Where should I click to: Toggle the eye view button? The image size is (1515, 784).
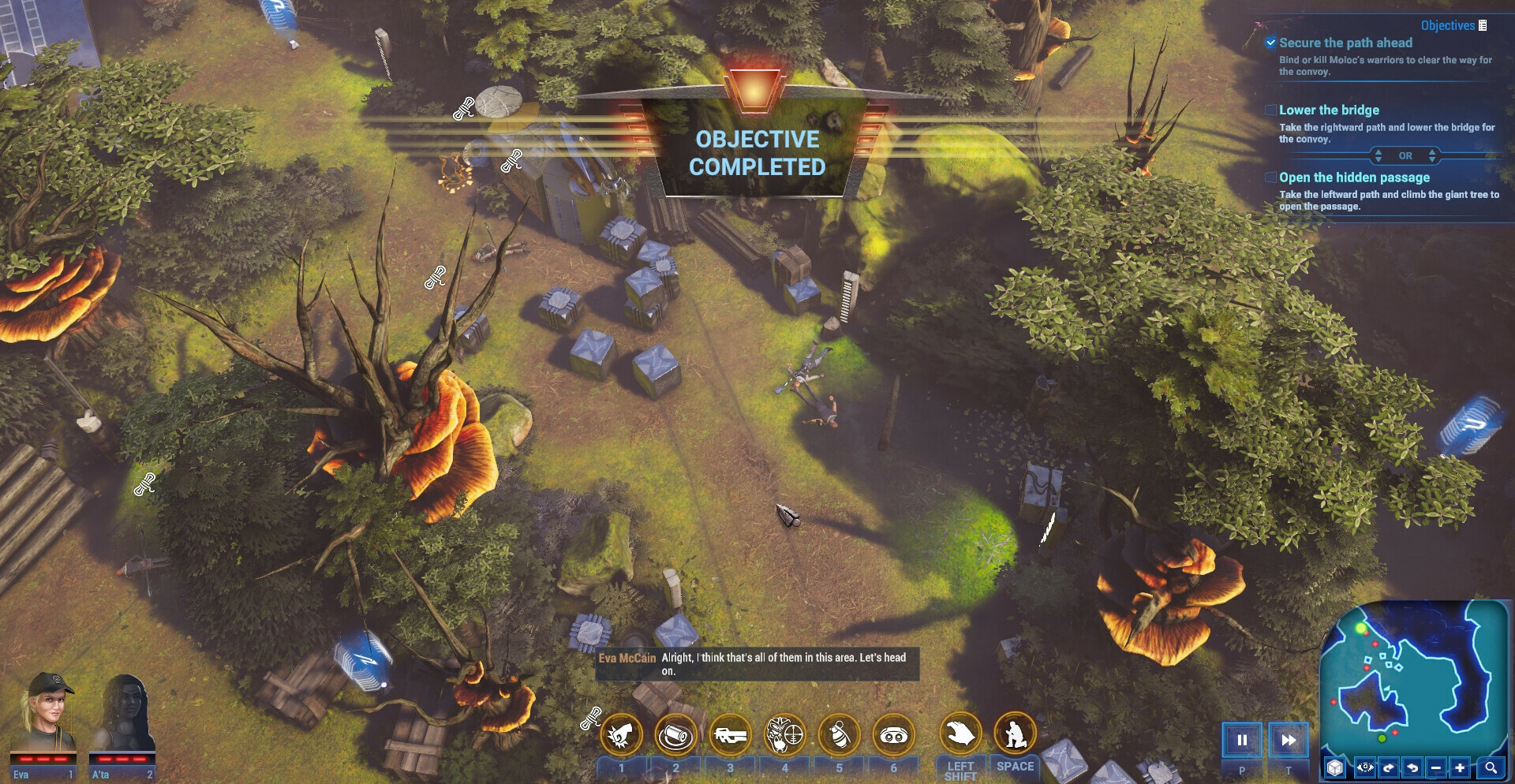[1365, 767]
